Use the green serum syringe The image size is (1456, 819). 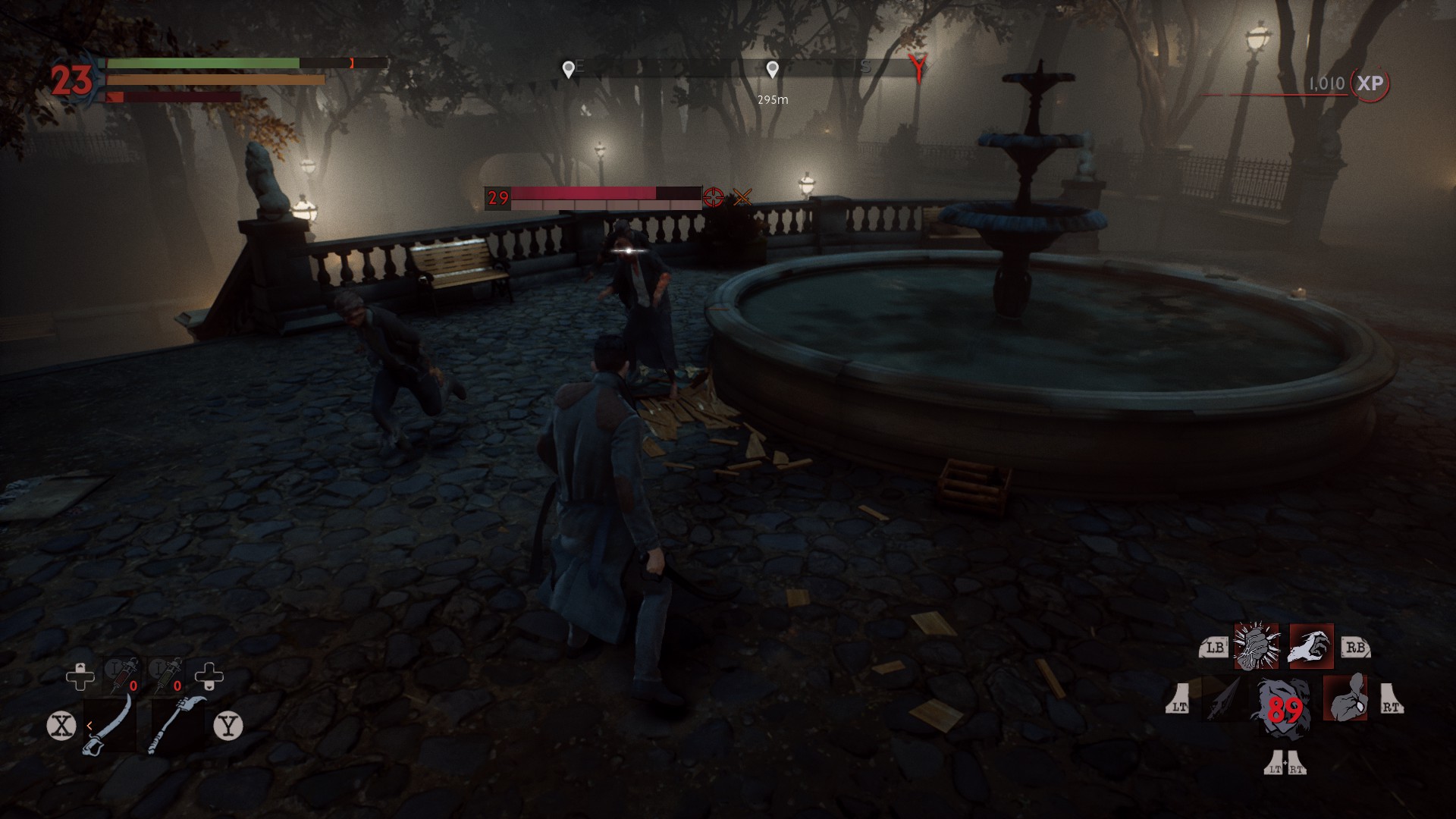tap(166, 674)
